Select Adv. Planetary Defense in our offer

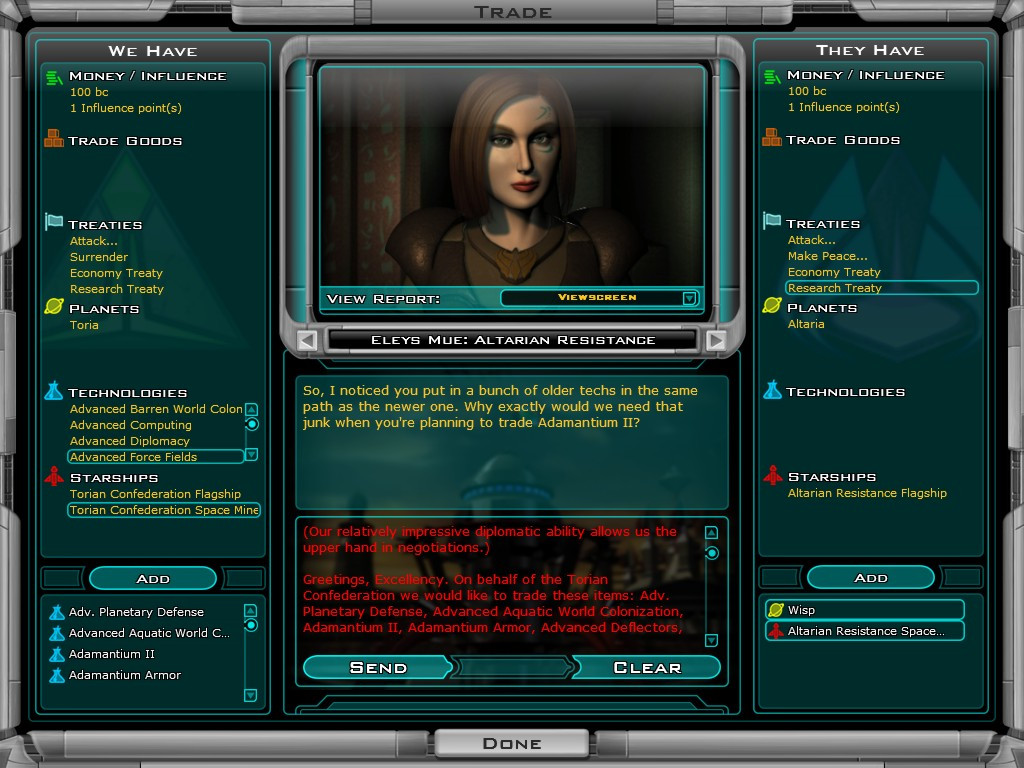coord(136,612)
